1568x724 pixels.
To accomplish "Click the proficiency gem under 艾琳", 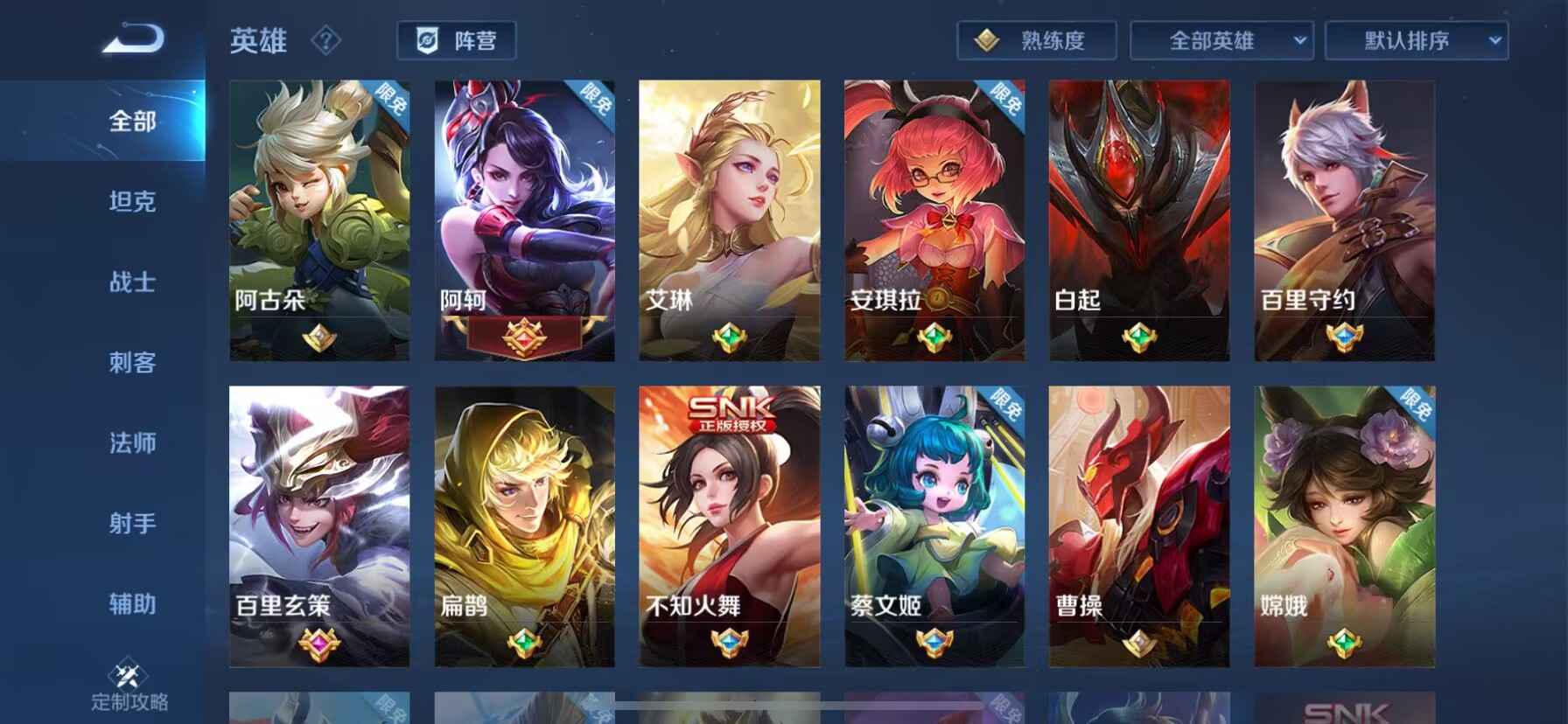I will pos(729,338).
